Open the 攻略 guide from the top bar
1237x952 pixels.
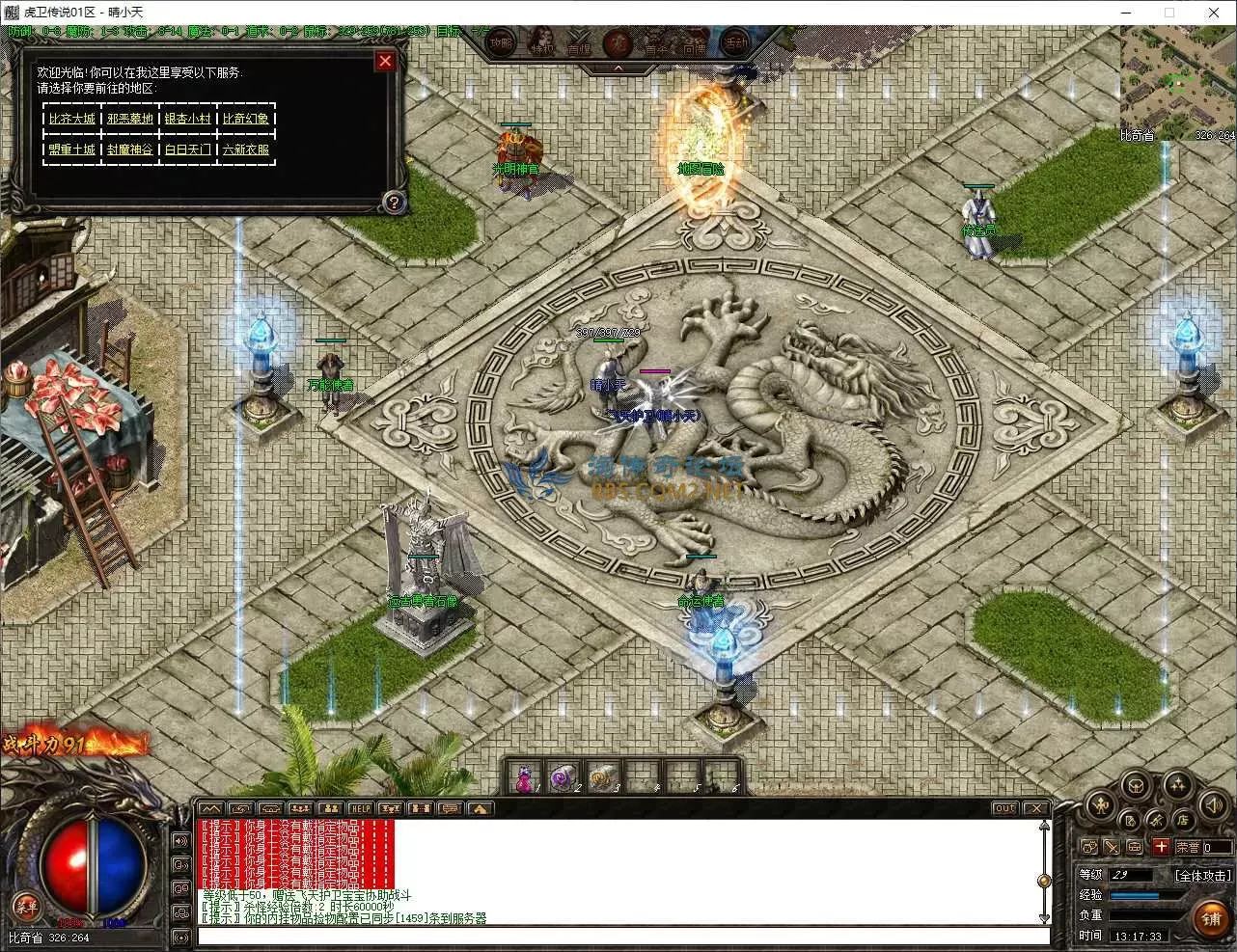click(x=501, y=43)
